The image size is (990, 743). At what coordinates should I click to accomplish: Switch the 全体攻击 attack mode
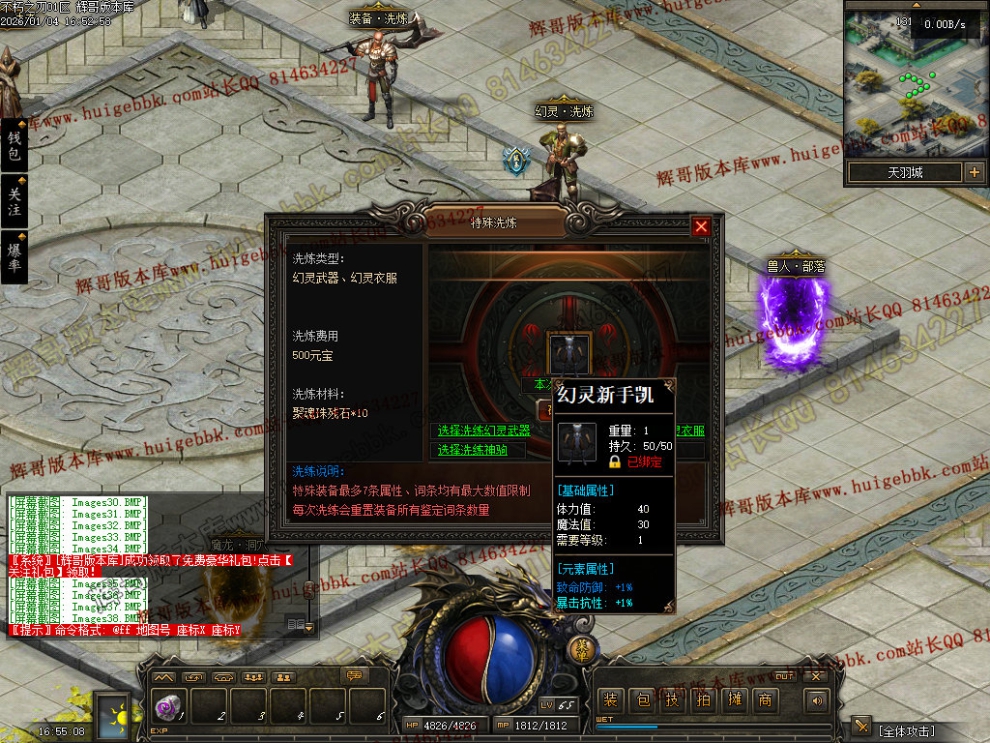coord(908,731)
